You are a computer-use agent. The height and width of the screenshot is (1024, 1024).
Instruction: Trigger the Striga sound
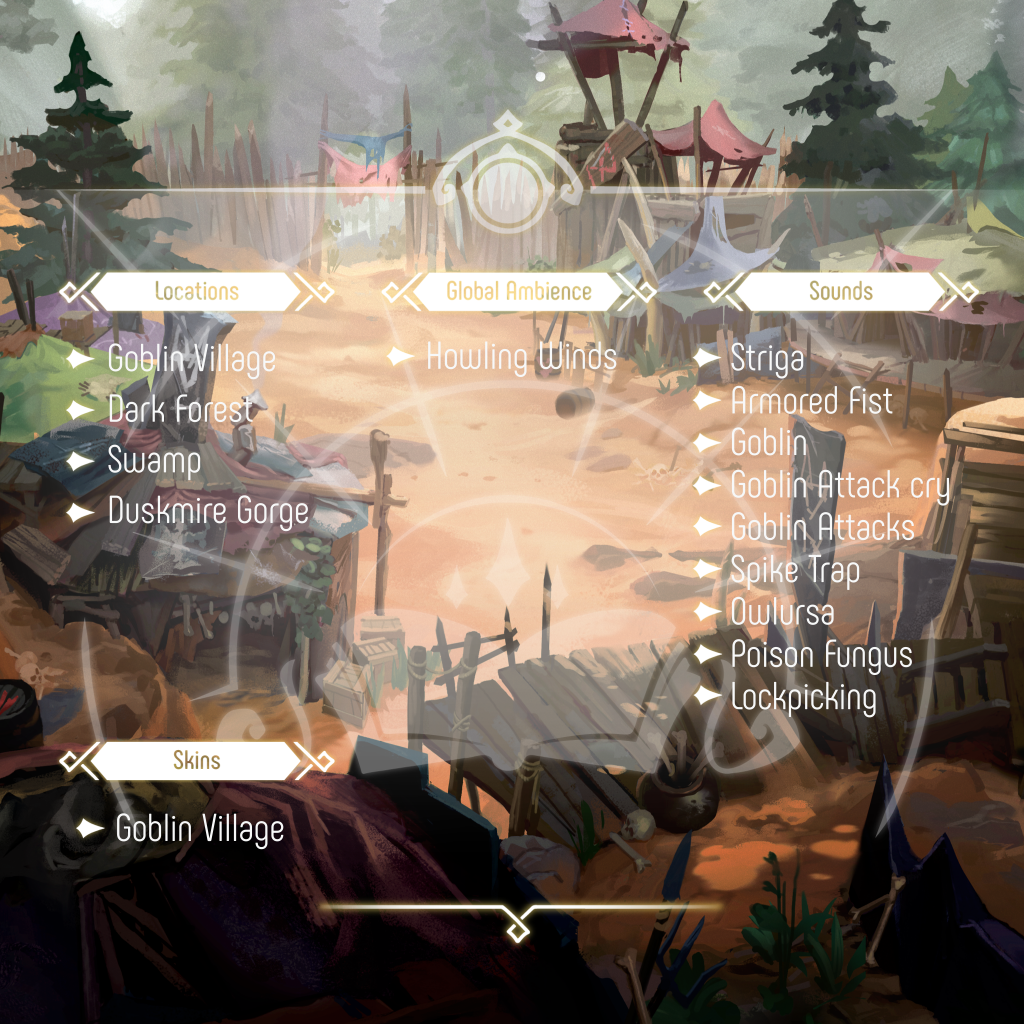point(767,358)
